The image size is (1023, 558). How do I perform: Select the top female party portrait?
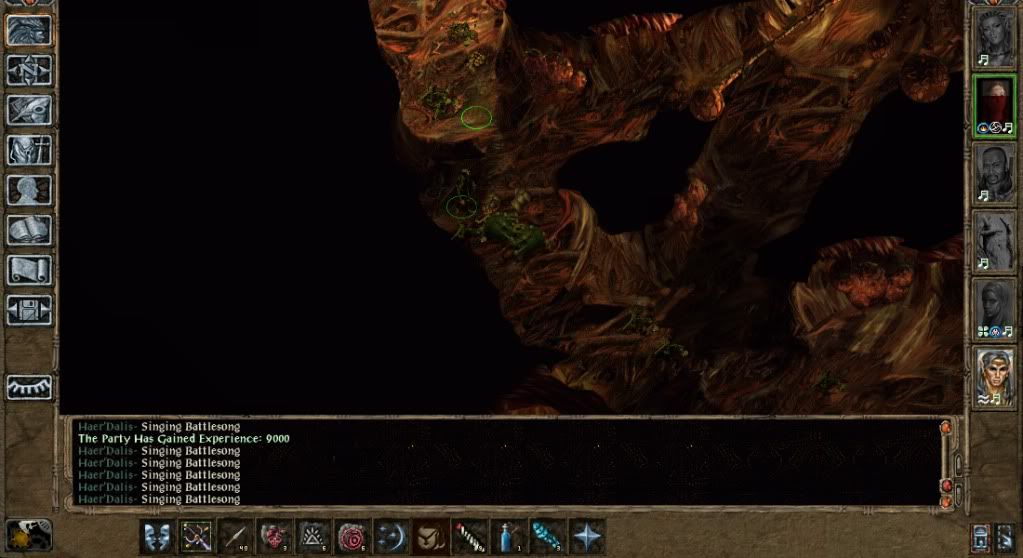[x=994, y=38]
